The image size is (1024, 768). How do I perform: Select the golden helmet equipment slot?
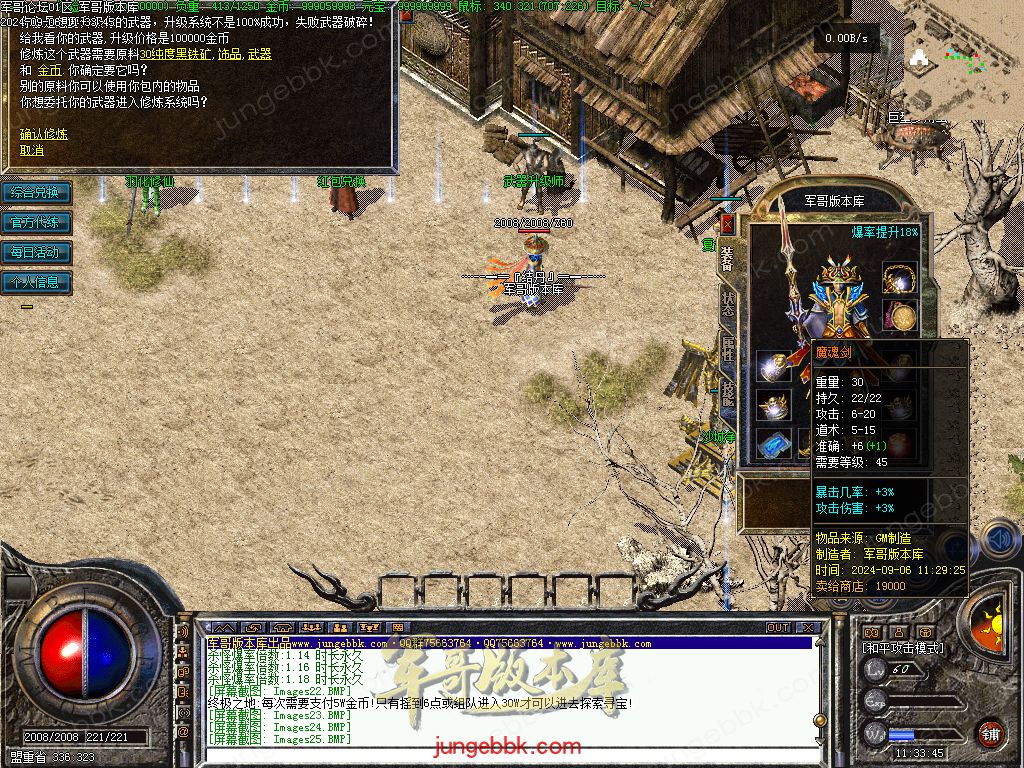[x=771, y=405]
